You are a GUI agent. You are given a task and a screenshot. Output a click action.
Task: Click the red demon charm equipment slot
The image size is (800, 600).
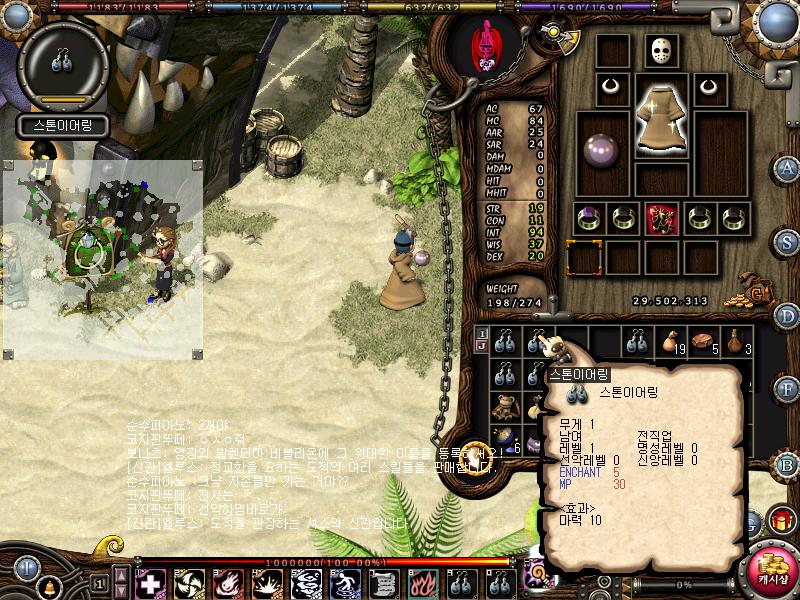point(660,217)
